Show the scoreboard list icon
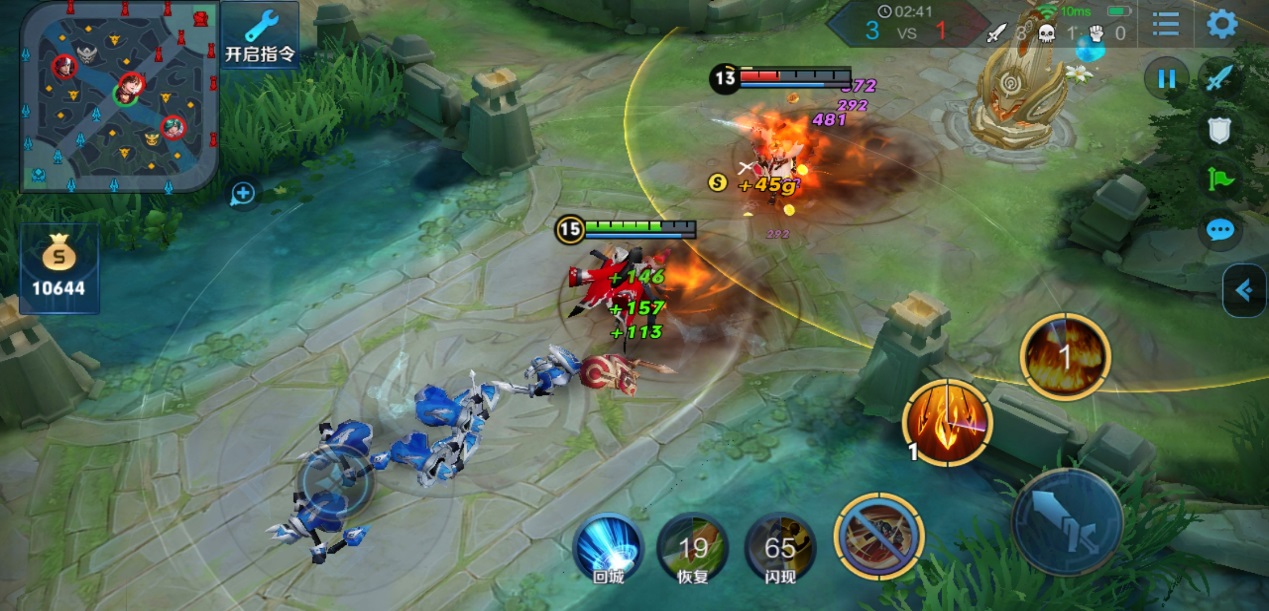The width and height of the screenshot is (1269, 611). pyautogui.click(x=1164, y=24)
